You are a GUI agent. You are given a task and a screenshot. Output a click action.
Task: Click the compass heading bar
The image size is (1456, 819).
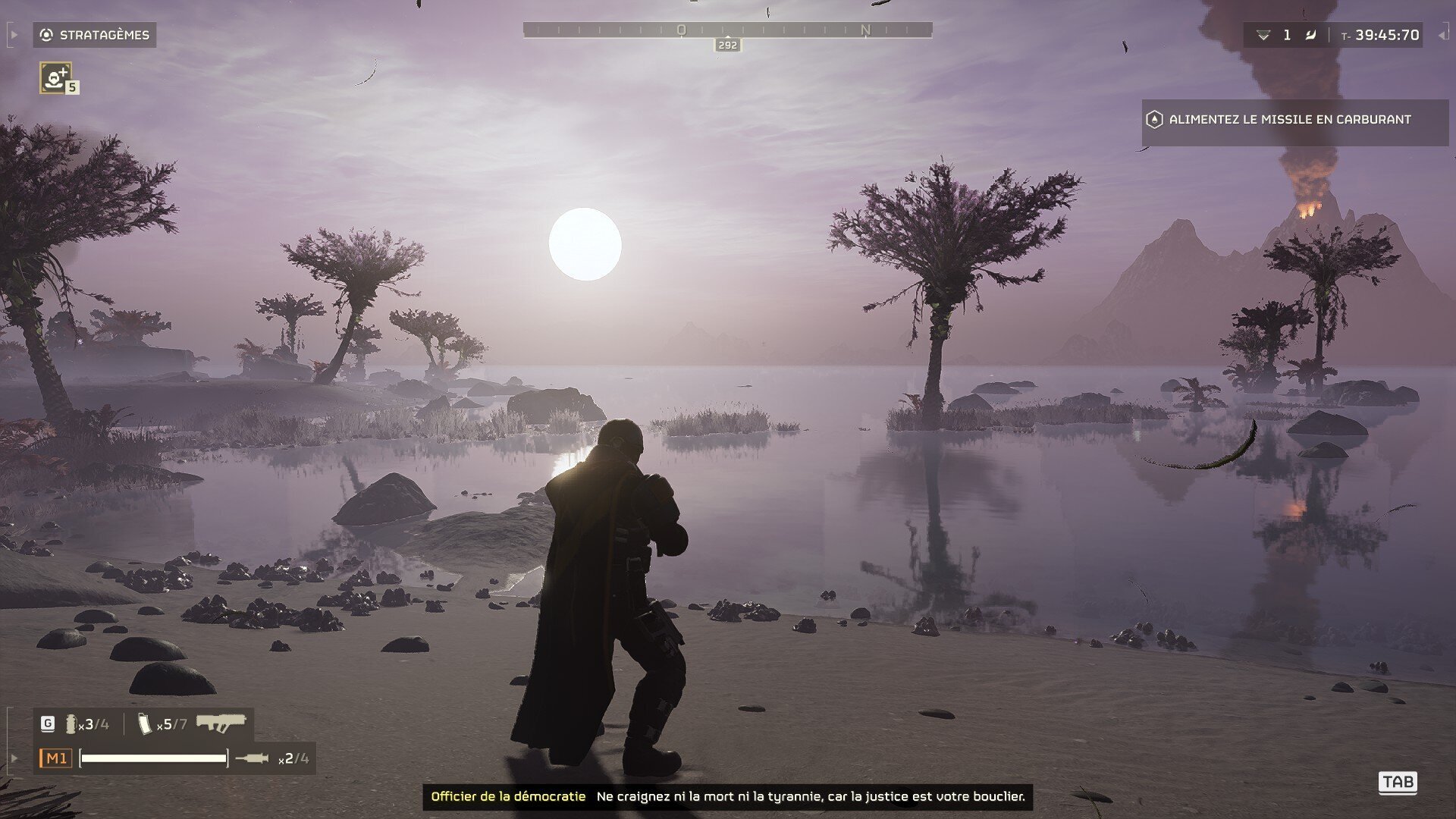[x=727, y=30]
